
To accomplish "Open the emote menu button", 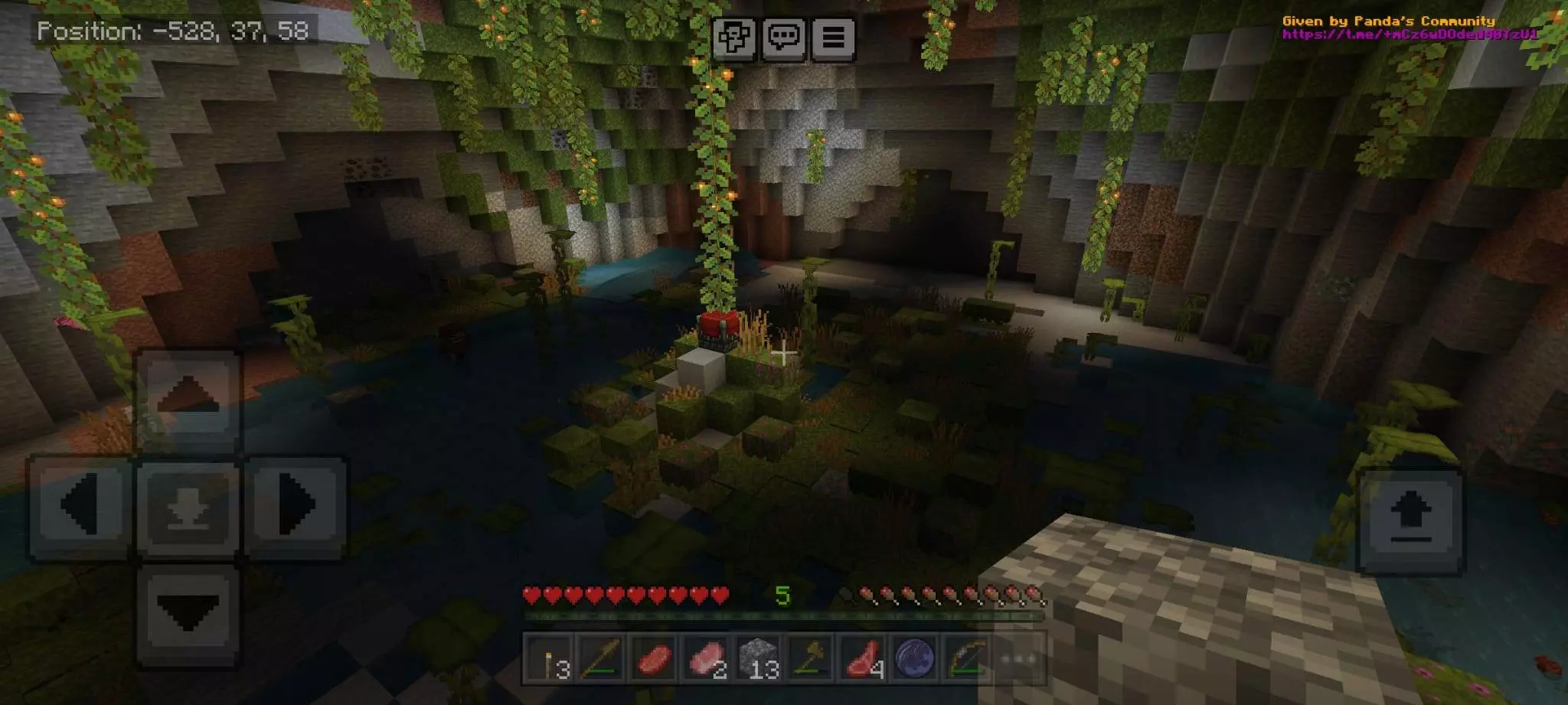I will [x=734, y=37].
